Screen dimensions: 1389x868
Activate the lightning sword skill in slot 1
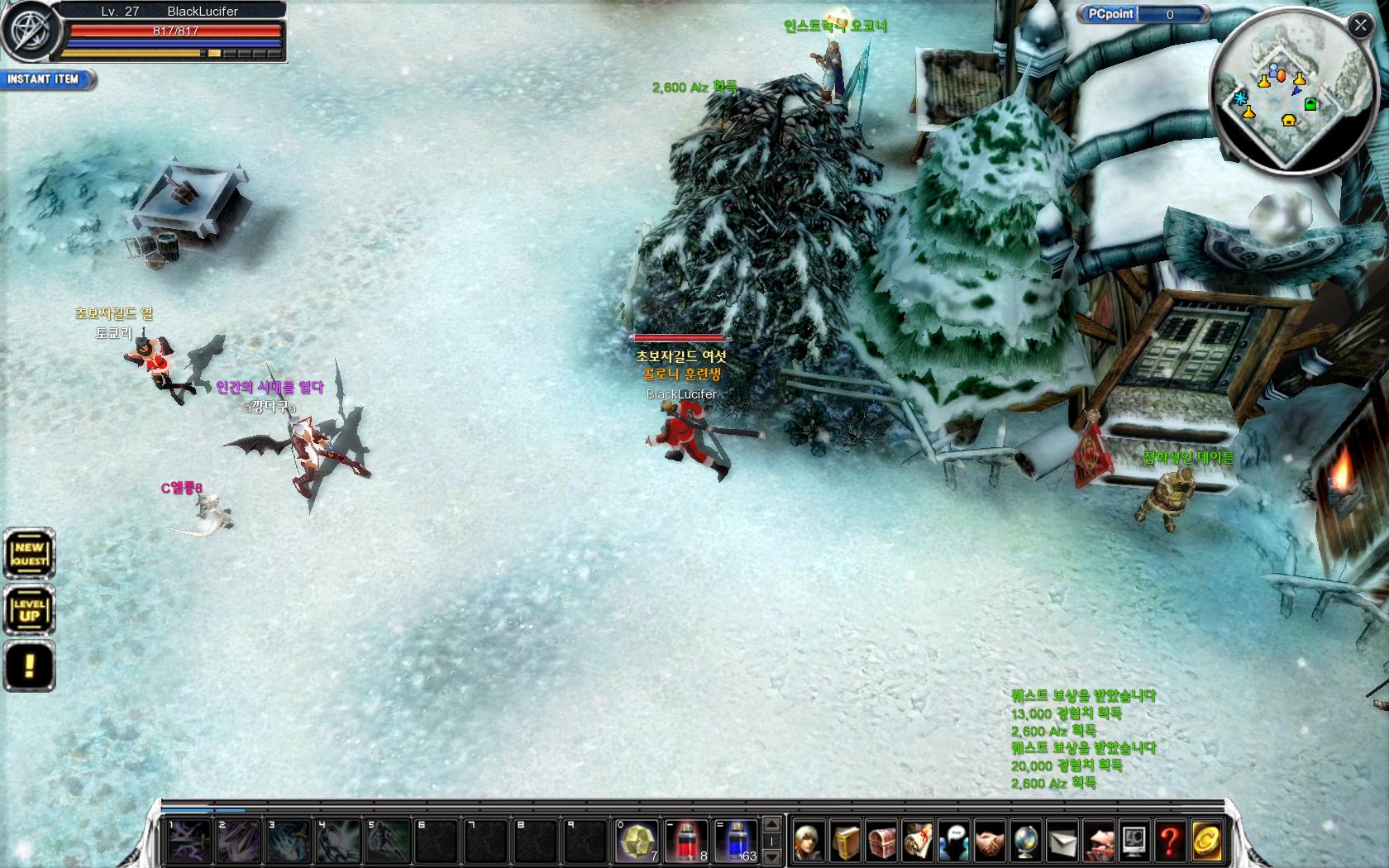(x=189, y=841)
